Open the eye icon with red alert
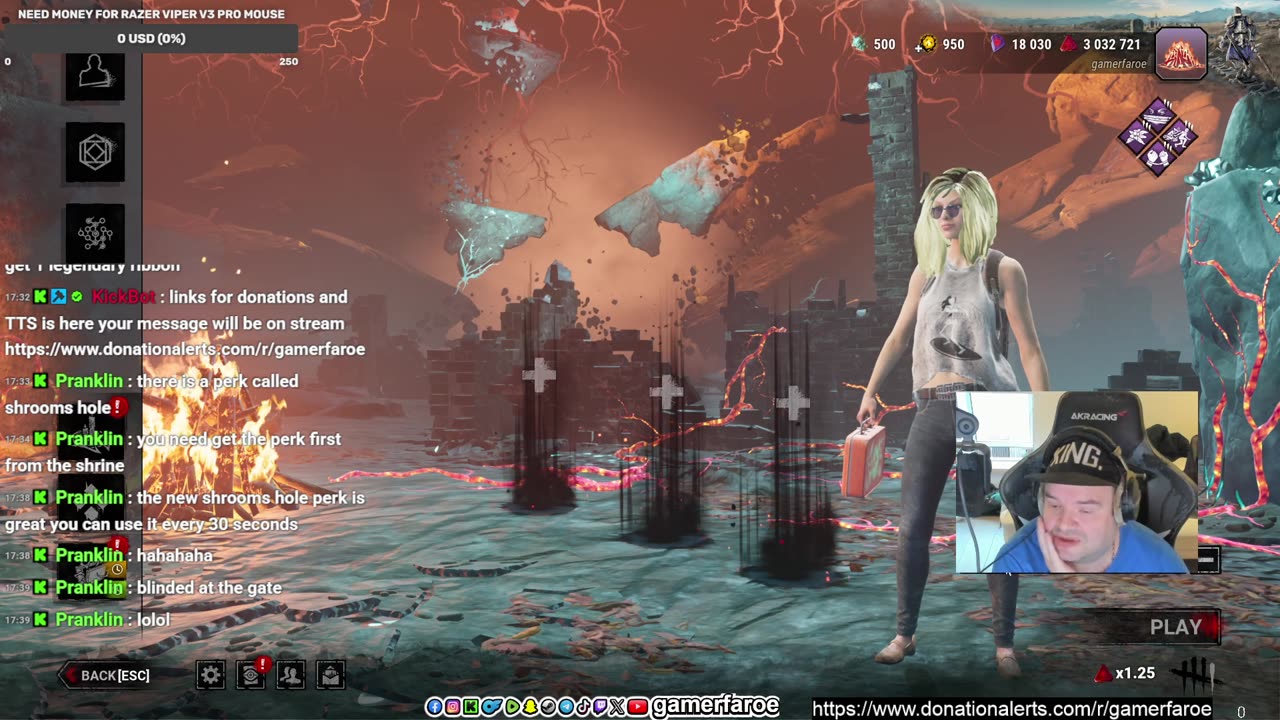This screenshot has height=720, width=1280. tap(251, 675)
